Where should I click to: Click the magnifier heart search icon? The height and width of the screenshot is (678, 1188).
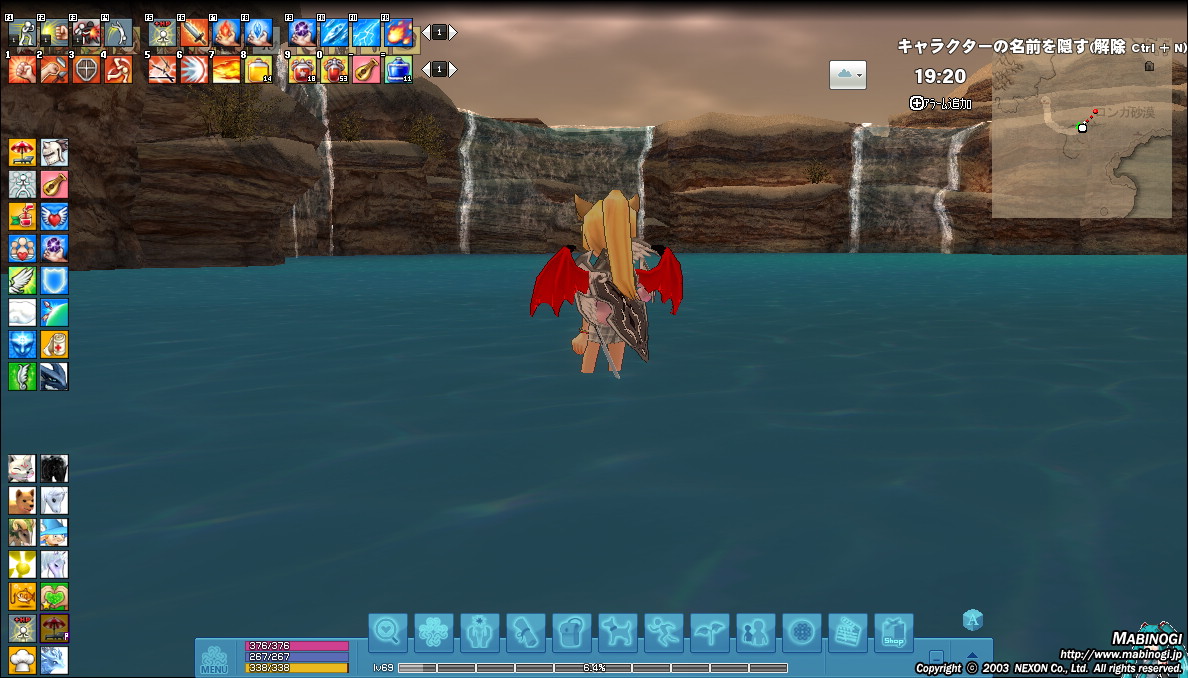click(388, 632)
